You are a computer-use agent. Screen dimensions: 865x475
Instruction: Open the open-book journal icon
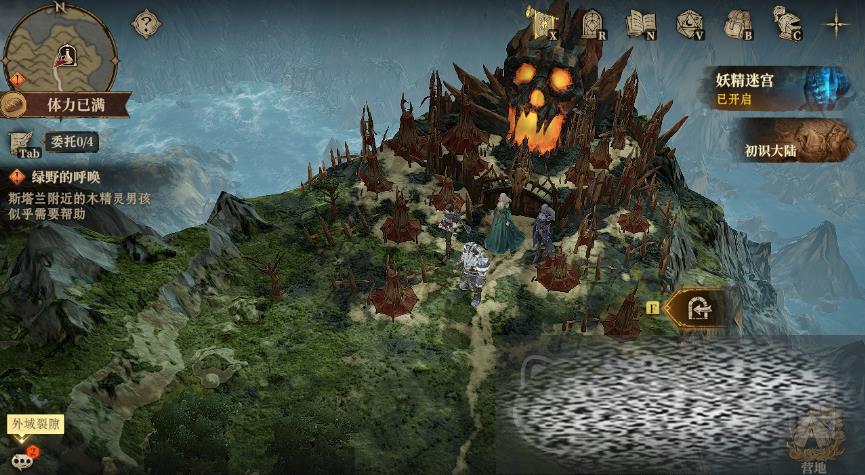click(x=640, y=22)
